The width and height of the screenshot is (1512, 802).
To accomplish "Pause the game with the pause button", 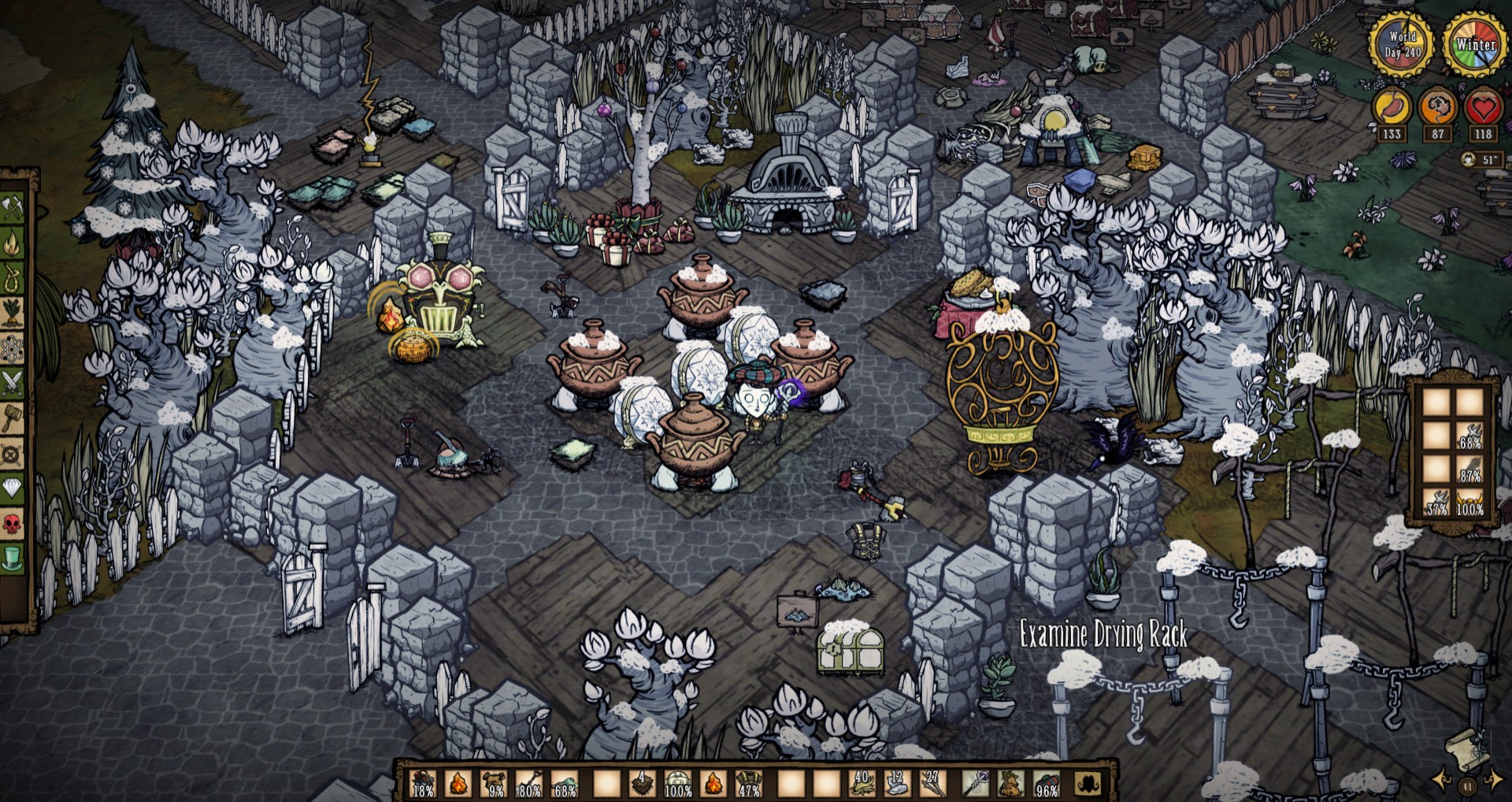I will (x=1467, y=785).
